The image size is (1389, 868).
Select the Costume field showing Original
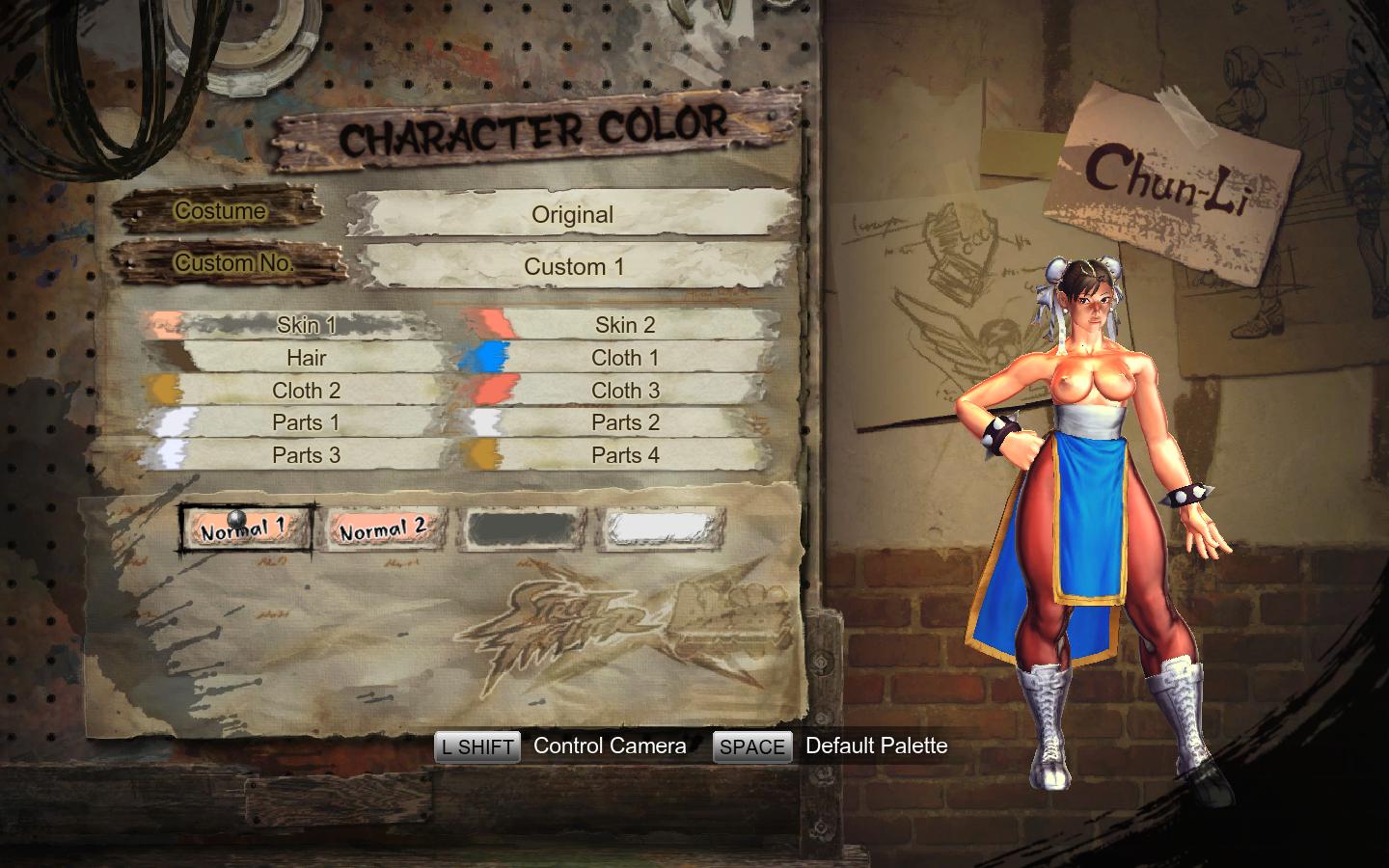tap(573, 214)
